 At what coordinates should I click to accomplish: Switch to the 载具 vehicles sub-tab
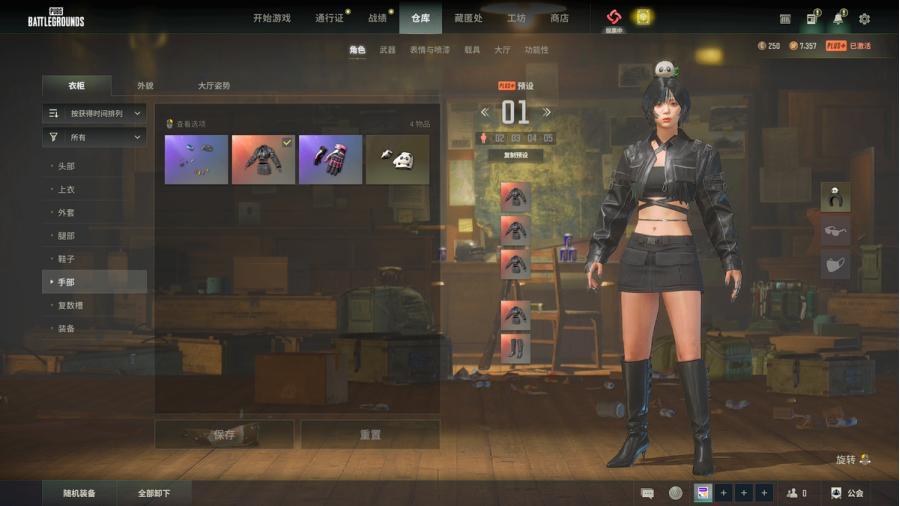point(472,50)
